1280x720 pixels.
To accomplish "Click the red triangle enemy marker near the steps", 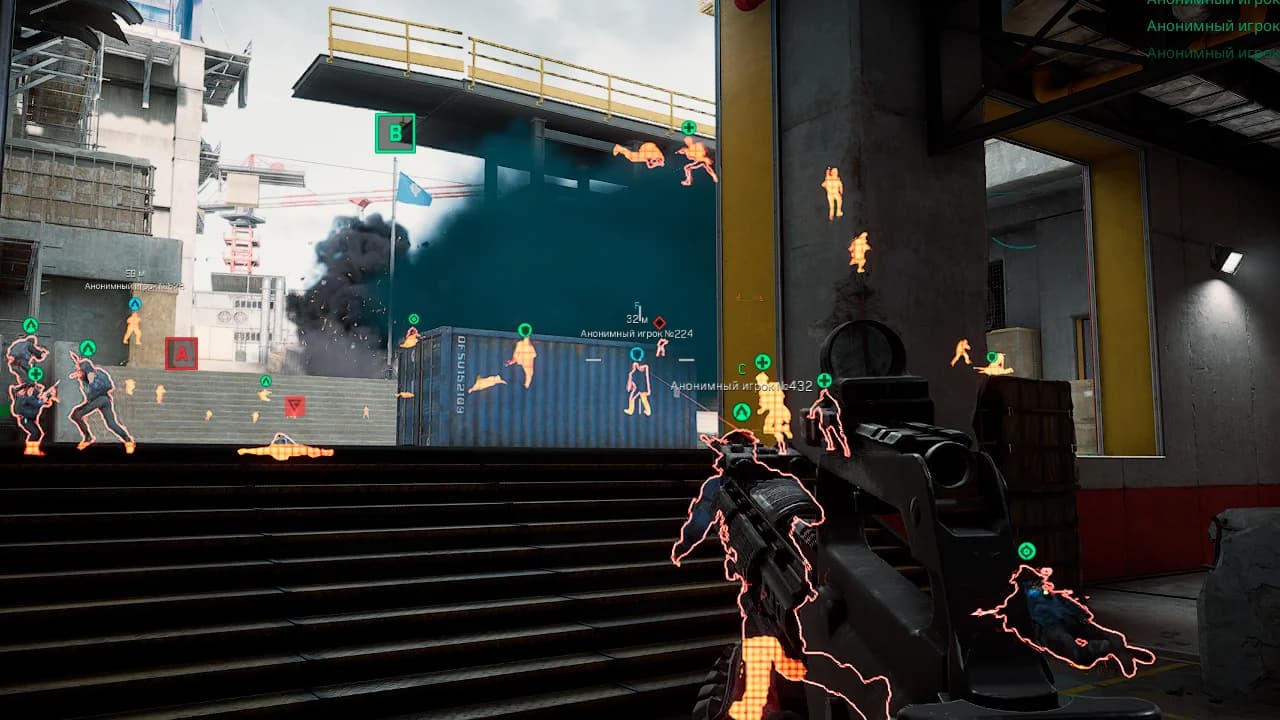I will click(x=292, y=406).
